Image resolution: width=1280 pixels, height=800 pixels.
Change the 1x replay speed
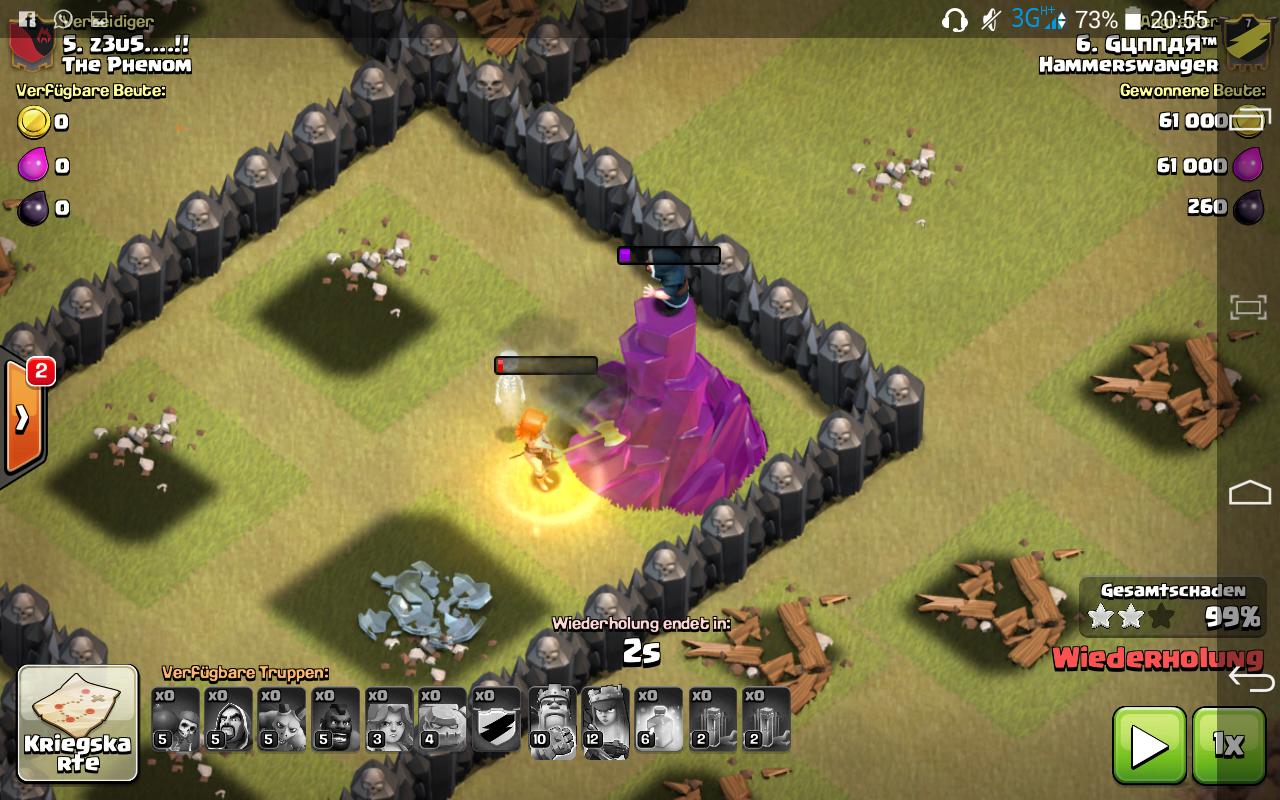[x=1228, y=745]
